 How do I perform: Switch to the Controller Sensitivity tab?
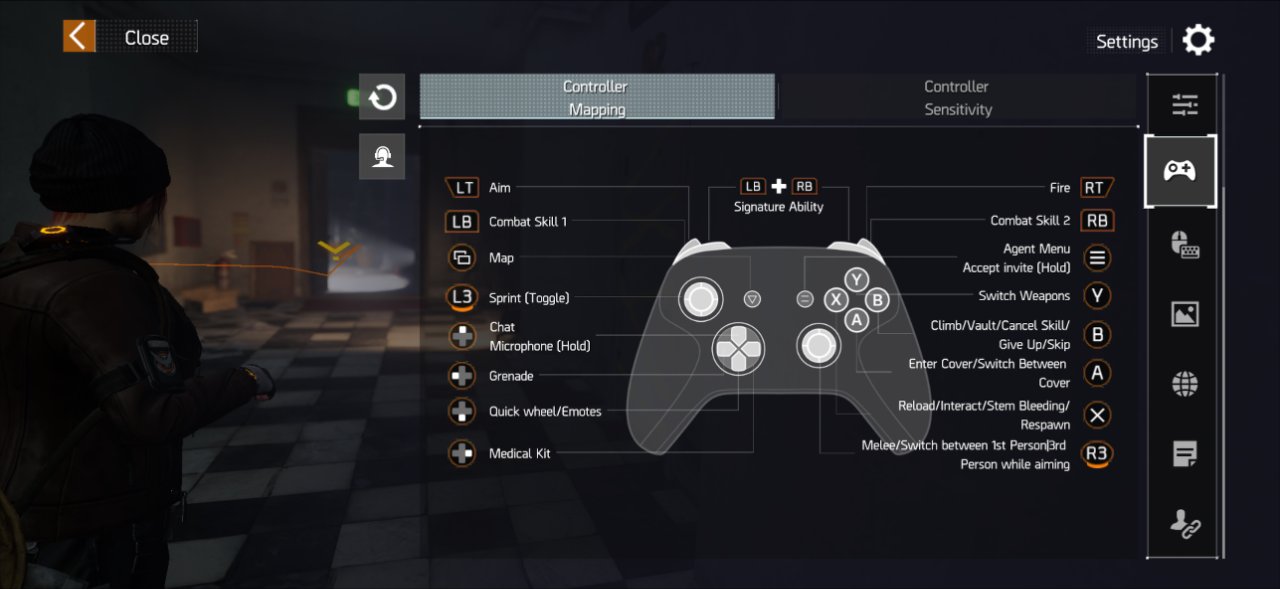(x=957, y=97)
